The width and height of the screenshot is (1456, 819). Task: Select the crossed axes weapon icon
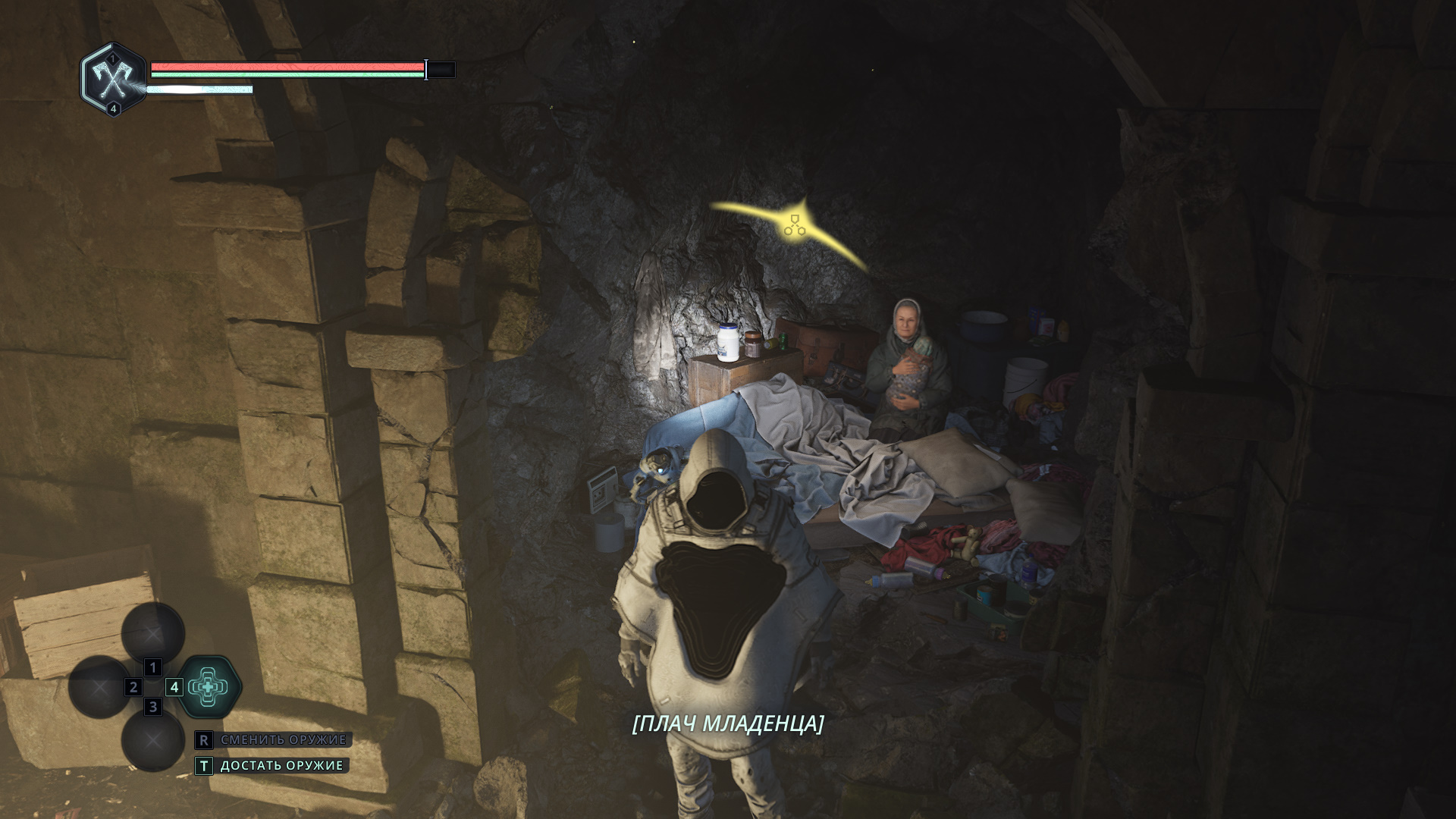[x=114, y=78]
